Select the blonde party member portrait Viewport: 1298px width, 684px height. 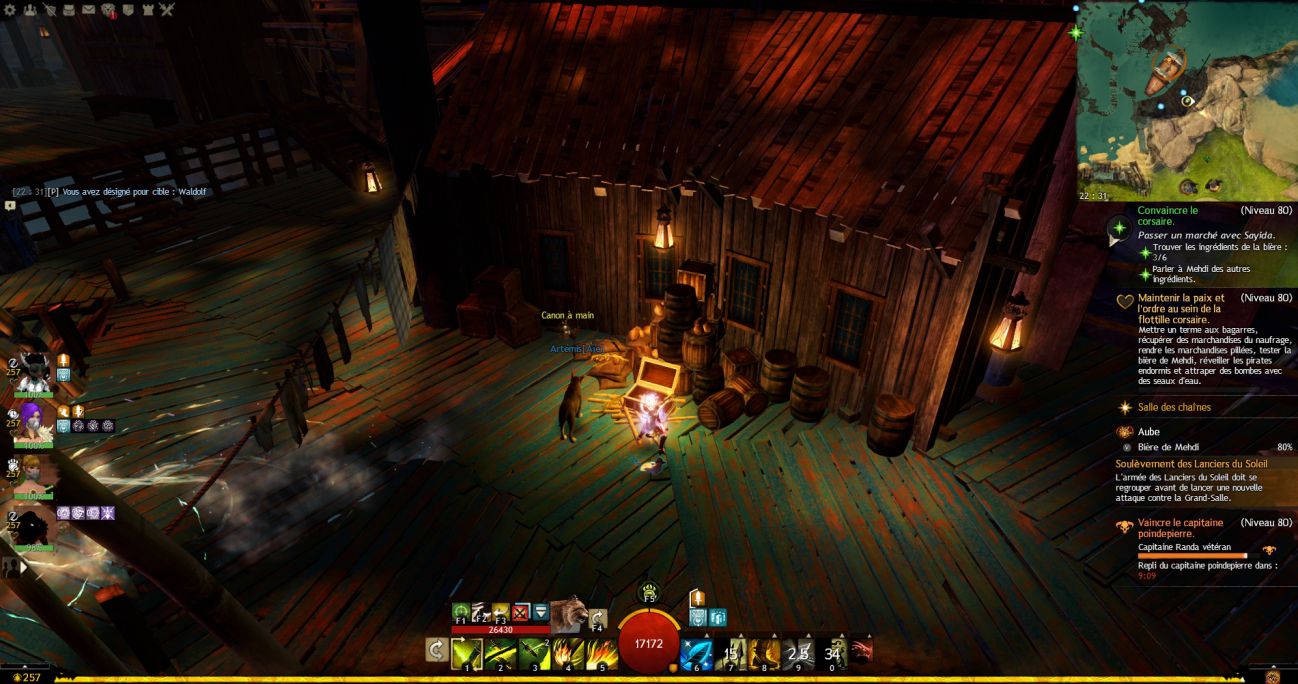pos(33,473)
